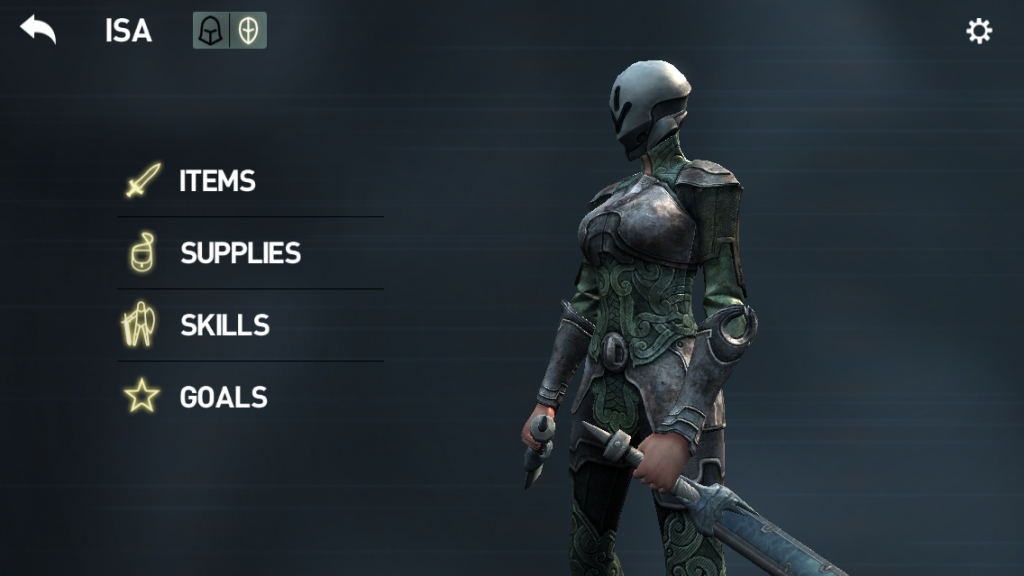Click the helmet character icon beside ISA
1024x576 pixels.
coord(211,31)
